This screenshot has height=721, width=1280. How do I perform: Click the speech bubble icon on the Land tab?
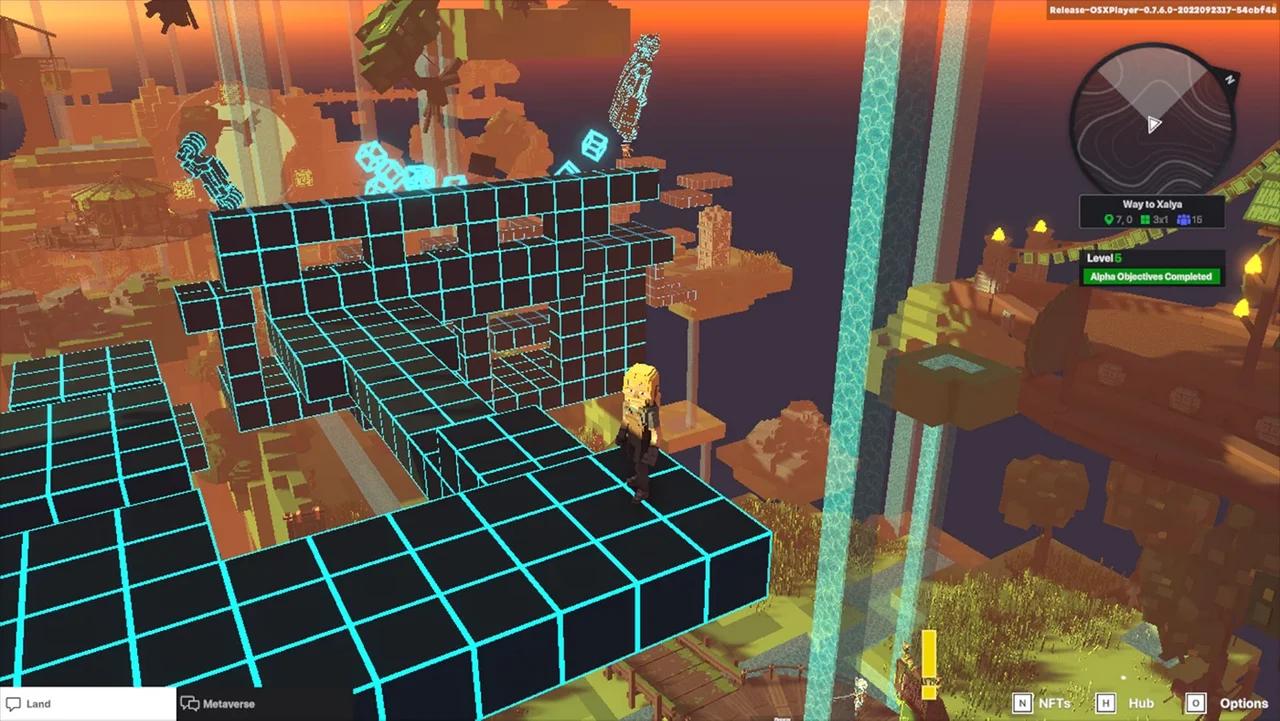(13, 703)
